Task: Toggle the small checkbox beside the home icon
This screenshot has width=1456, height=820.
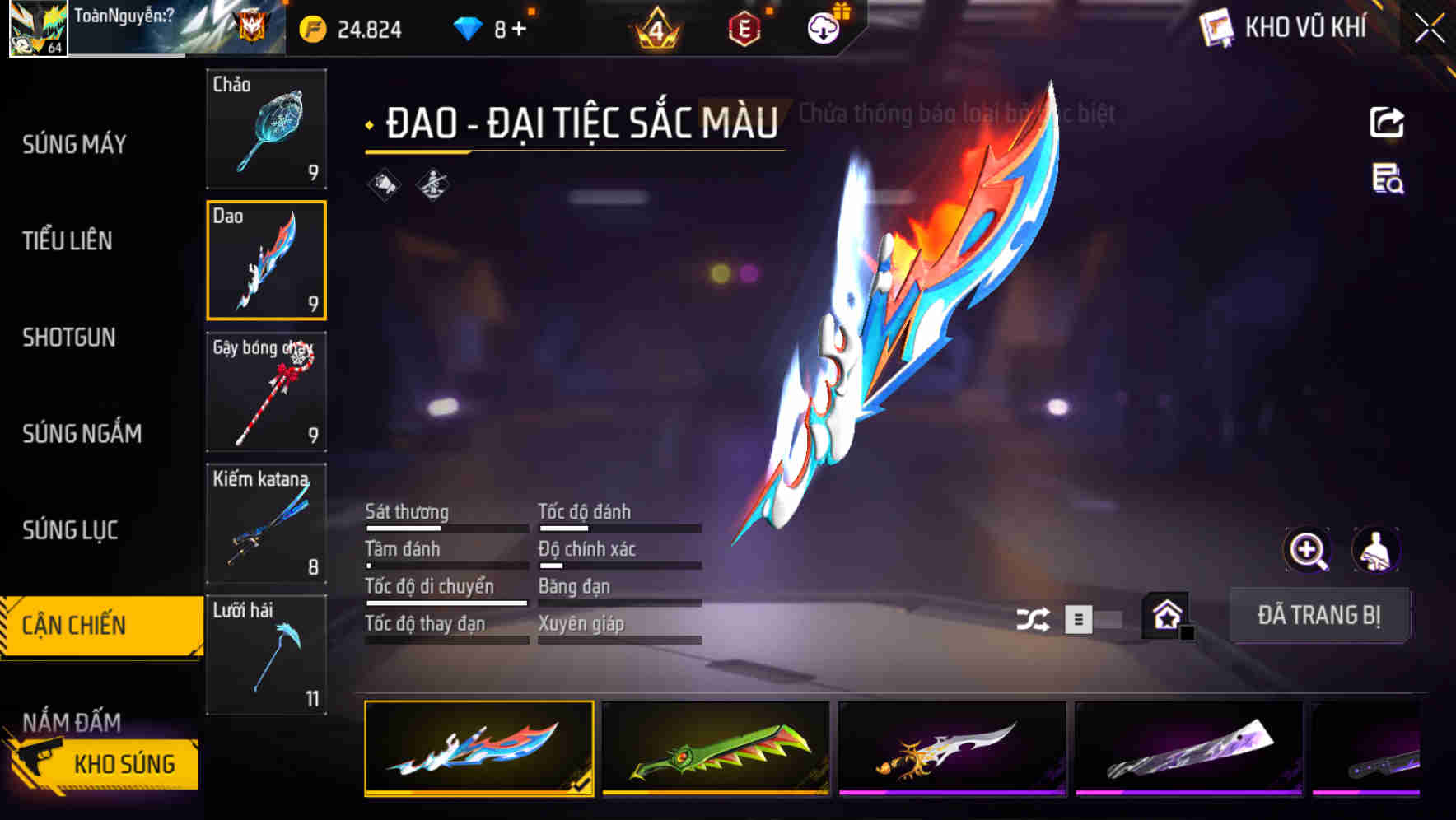Action: coord(1186,634)
